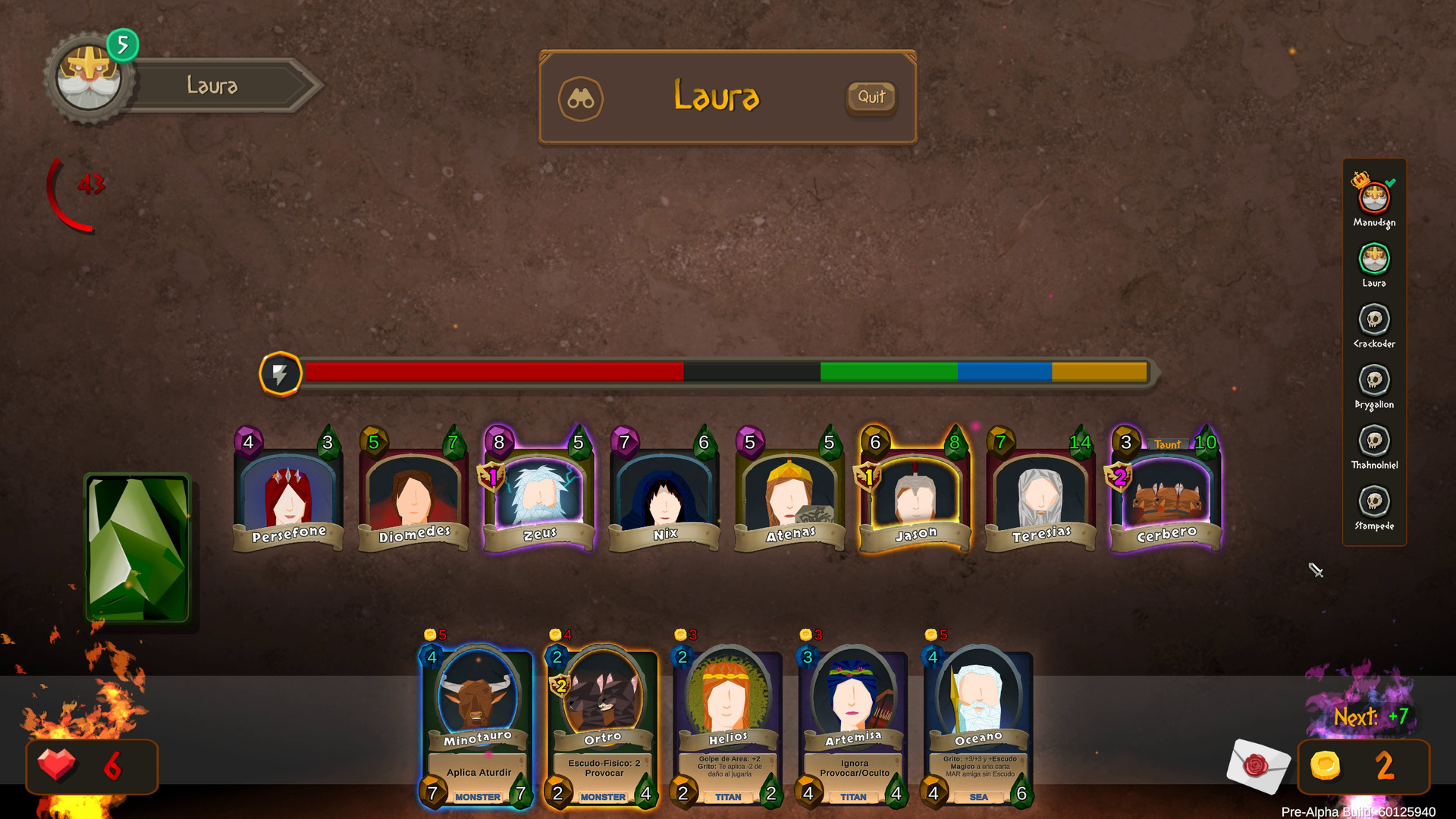The image size is (1456, 819).
Task: Click Laura's avatar in the right sidebar
Action: (x=1374, y=260)
